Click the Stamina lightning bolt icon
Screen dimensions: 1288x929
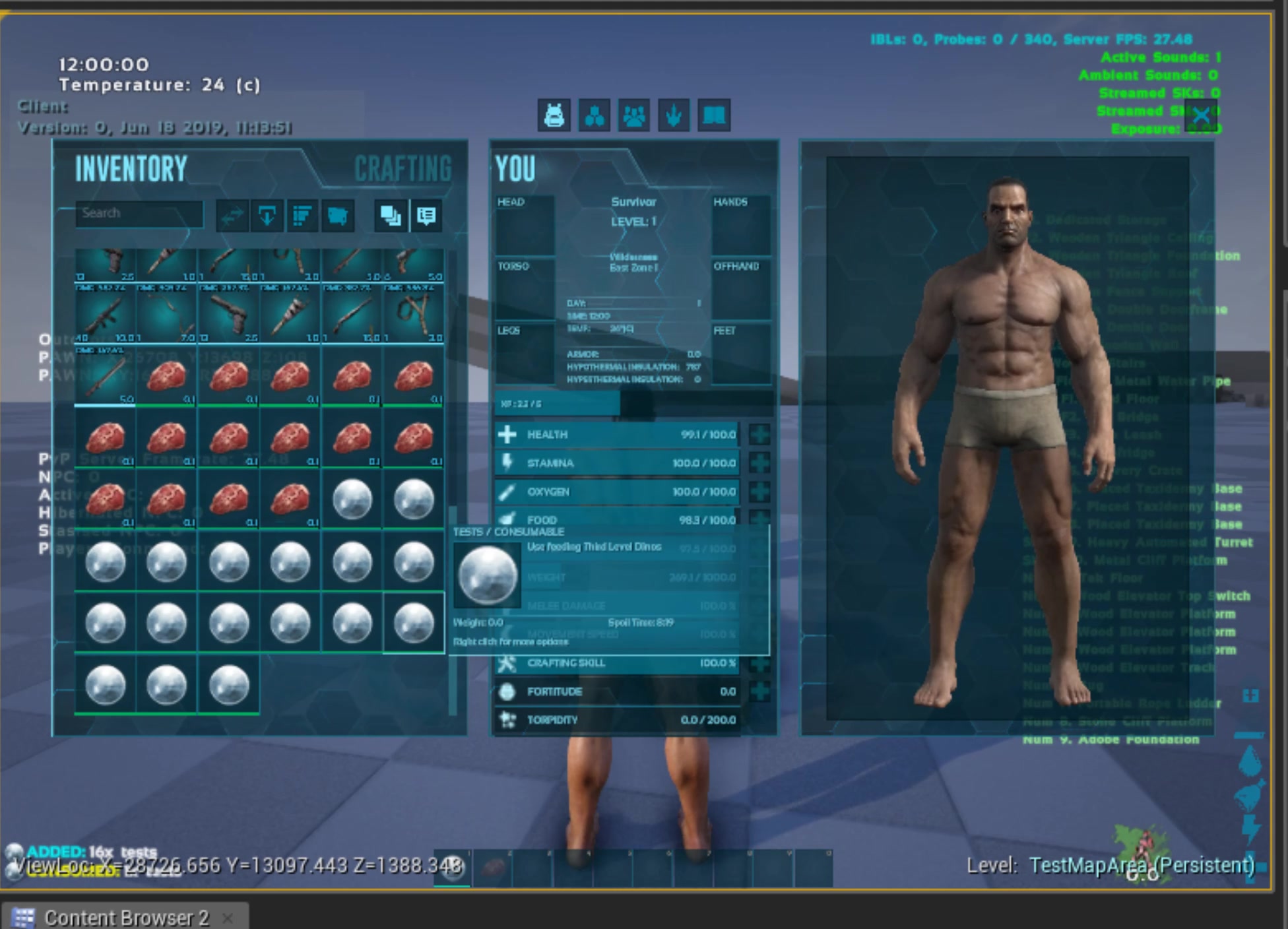pos(507,463)
